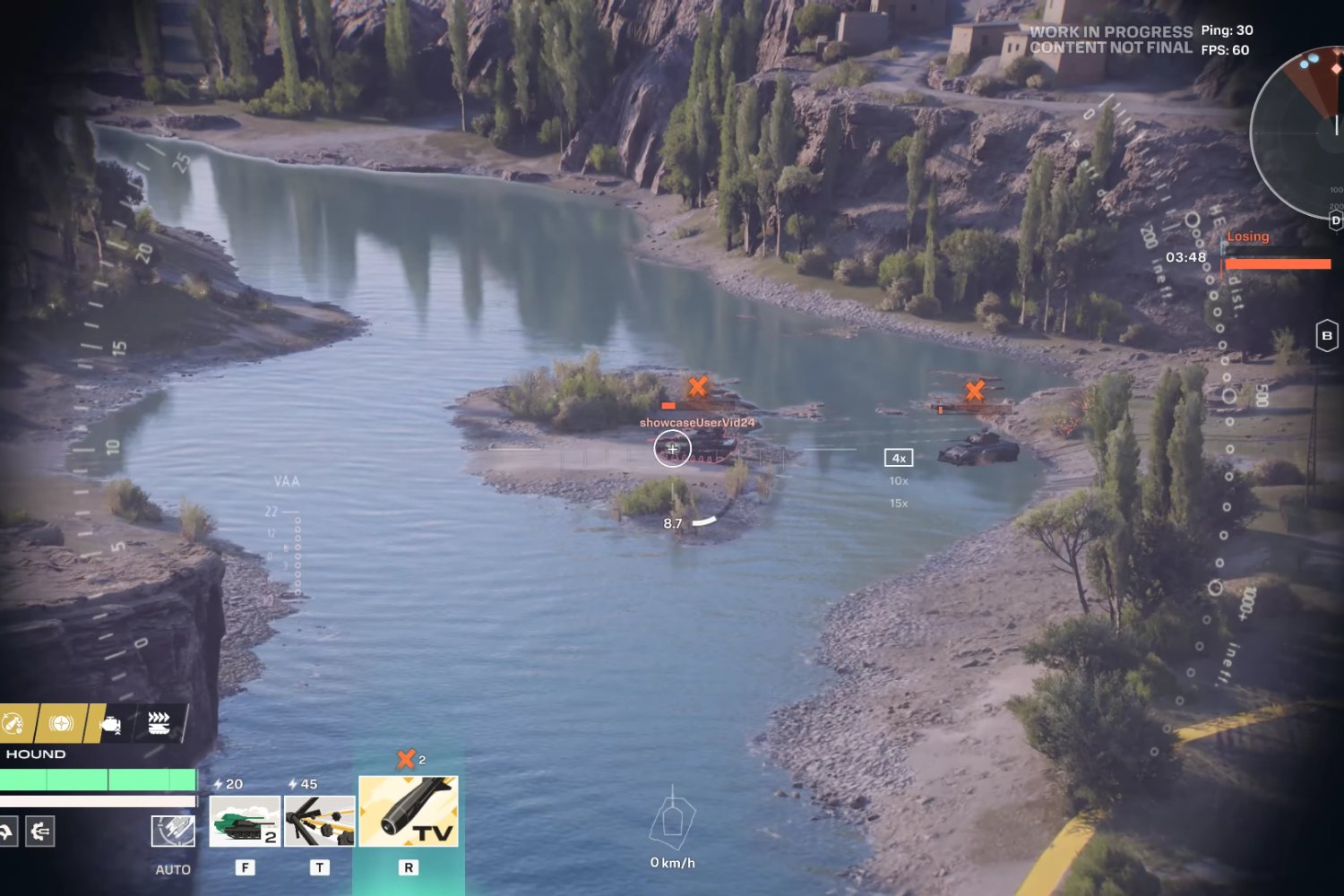Click the enemy name showcaseUserVid24
1344x896 pixels.
(698, 422)
